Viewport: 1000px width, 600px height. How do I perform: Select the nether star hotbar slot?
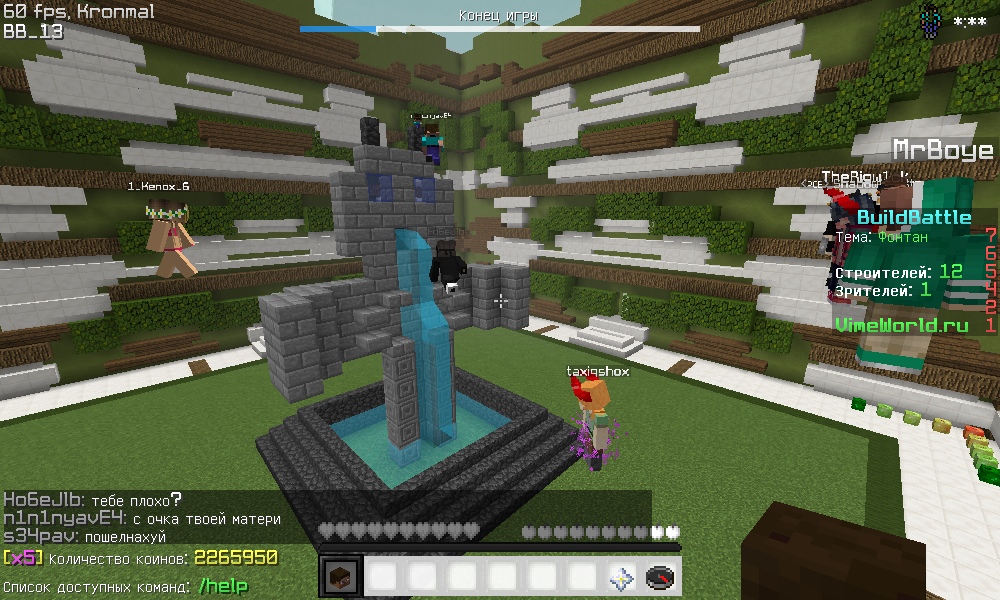(x=621, y=578)
